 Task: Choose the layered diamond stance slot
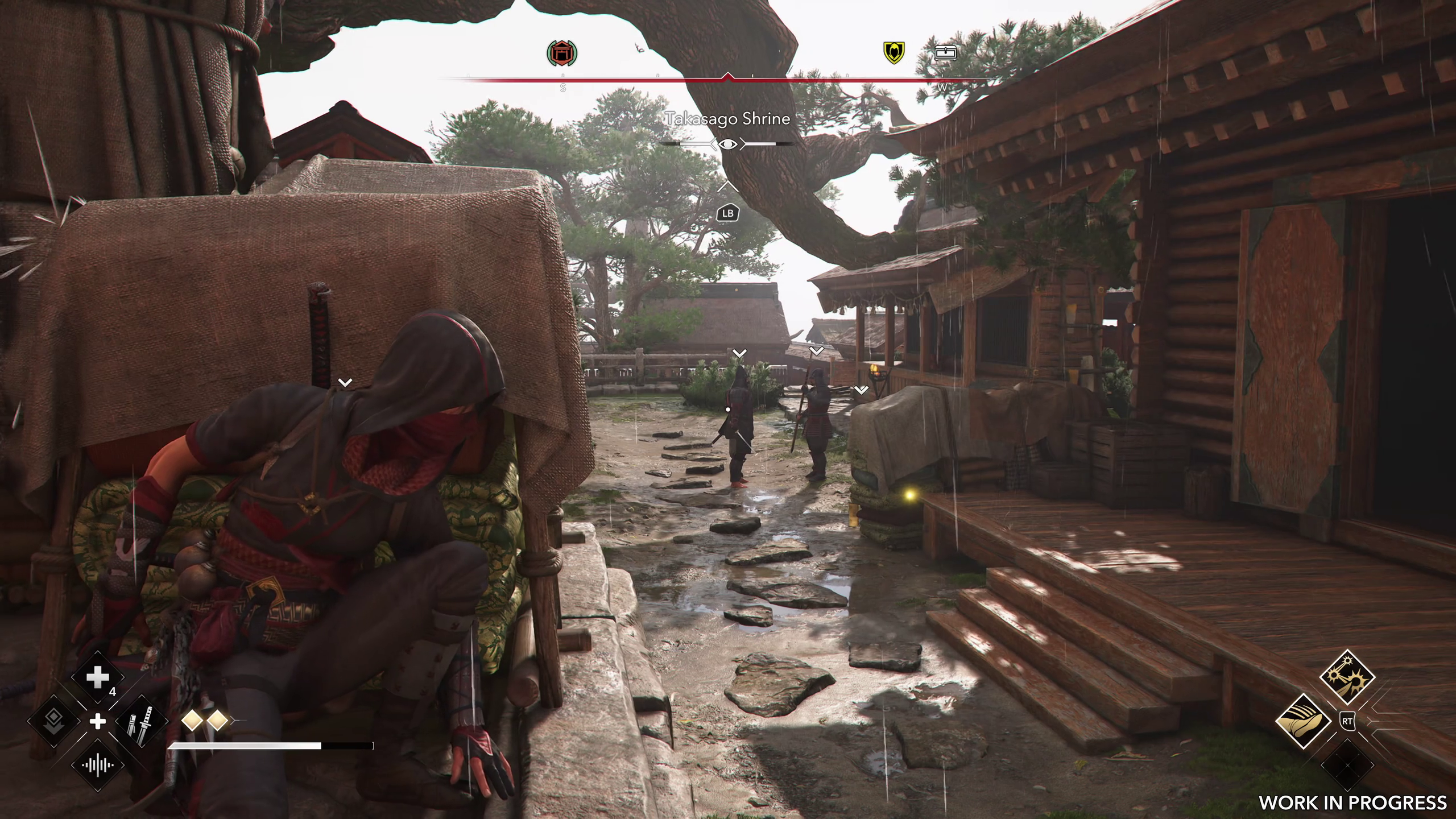(53, 722)
